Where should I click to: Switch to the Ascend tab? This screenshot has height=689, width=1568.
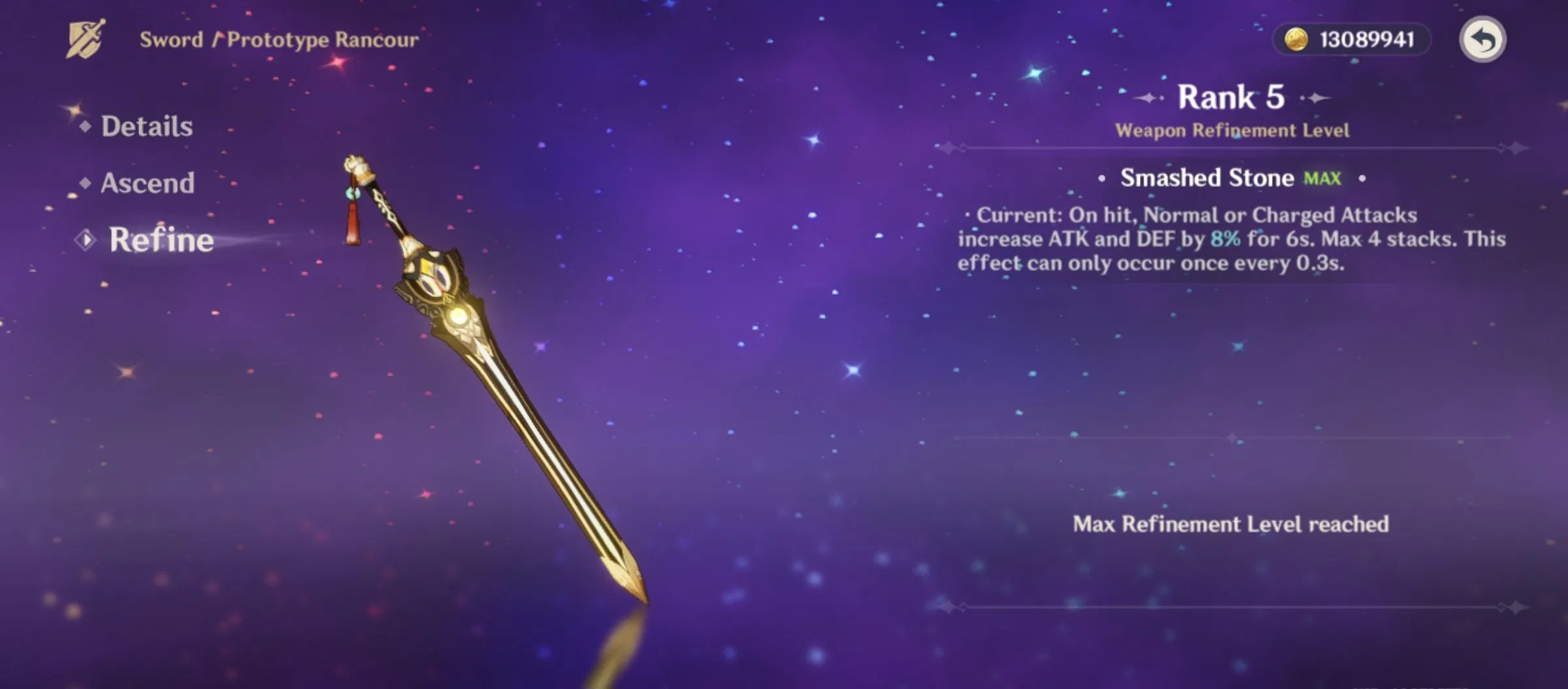click(148, 184)
